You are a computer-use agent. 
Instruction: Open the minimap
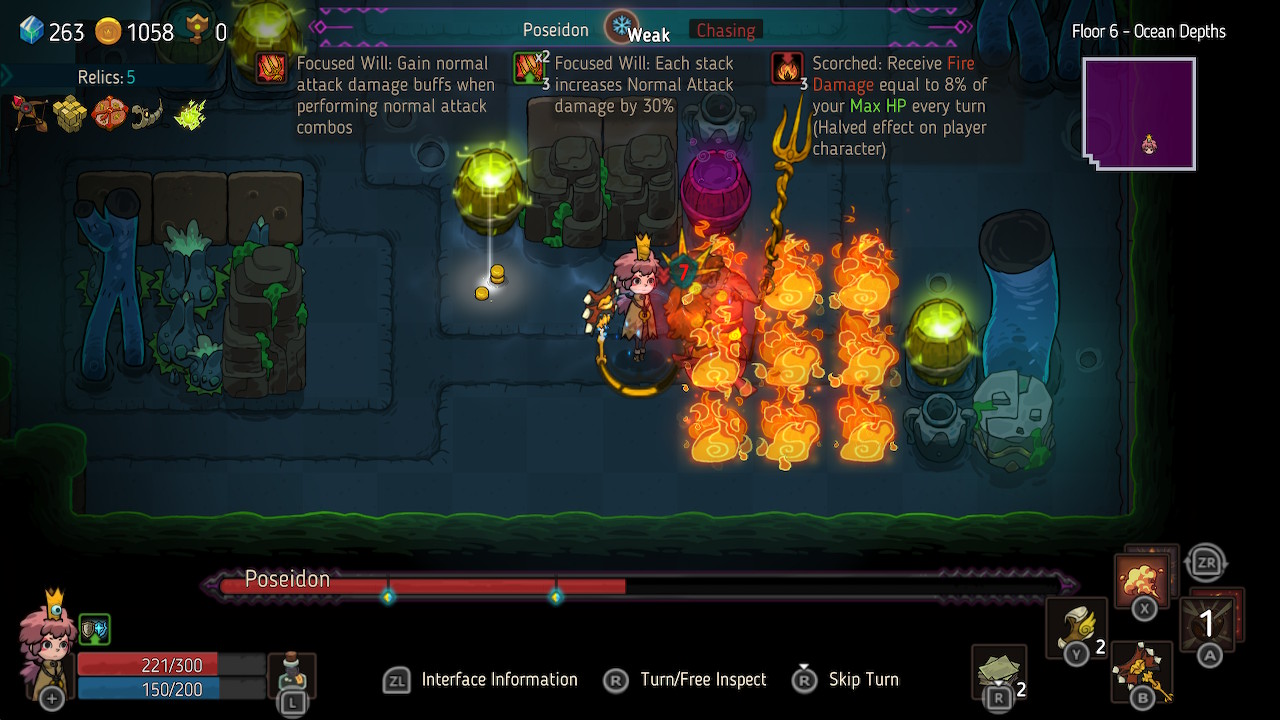click(1139, 114)
